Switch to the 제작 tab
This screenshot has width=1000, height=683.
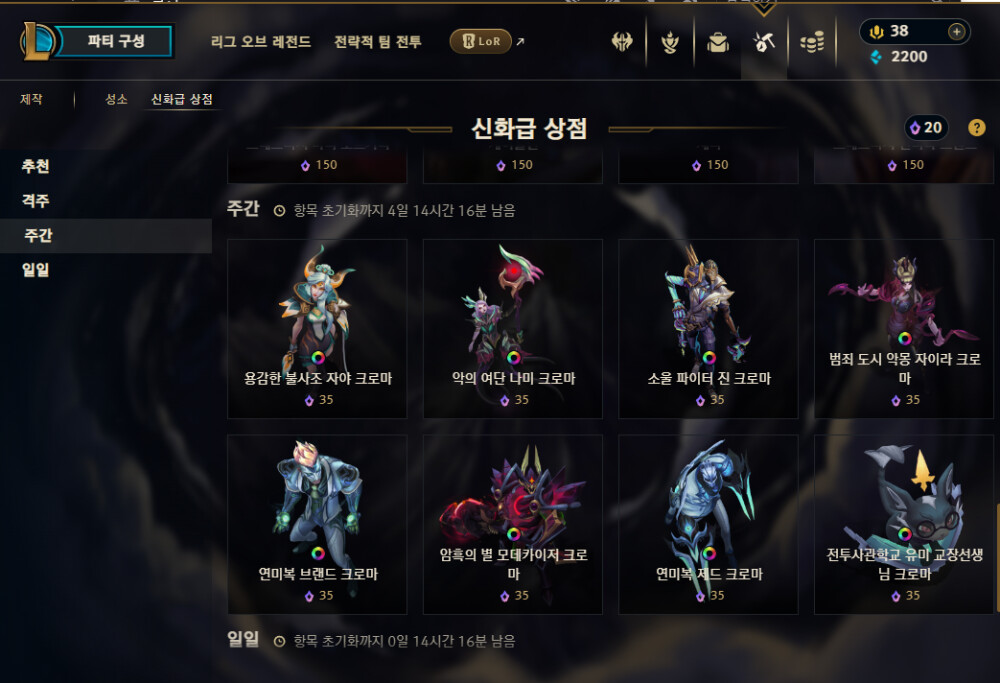coord(31,100)
